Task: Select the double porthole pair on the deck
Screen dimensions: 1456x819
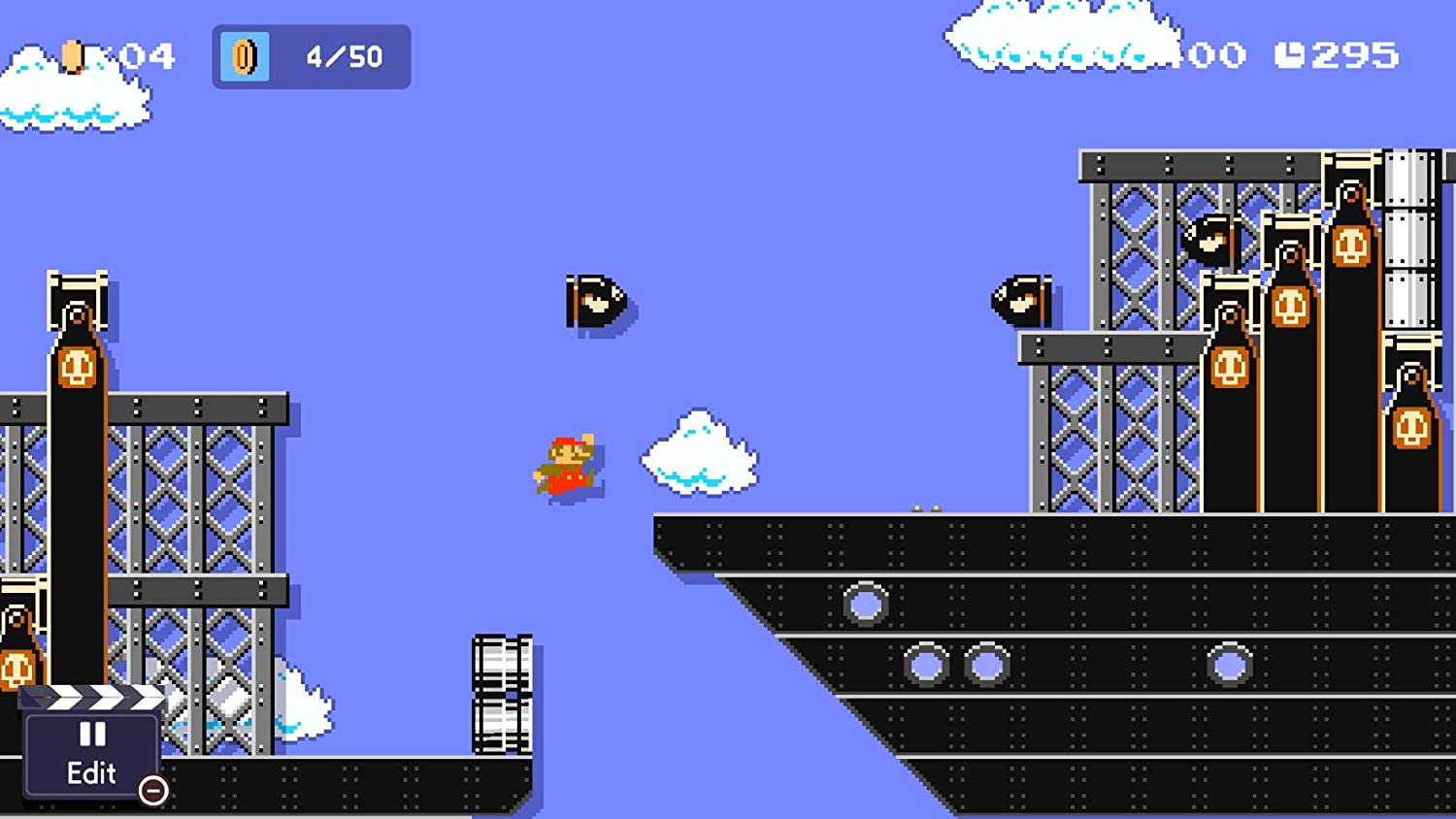Action: tap(956, 665)
